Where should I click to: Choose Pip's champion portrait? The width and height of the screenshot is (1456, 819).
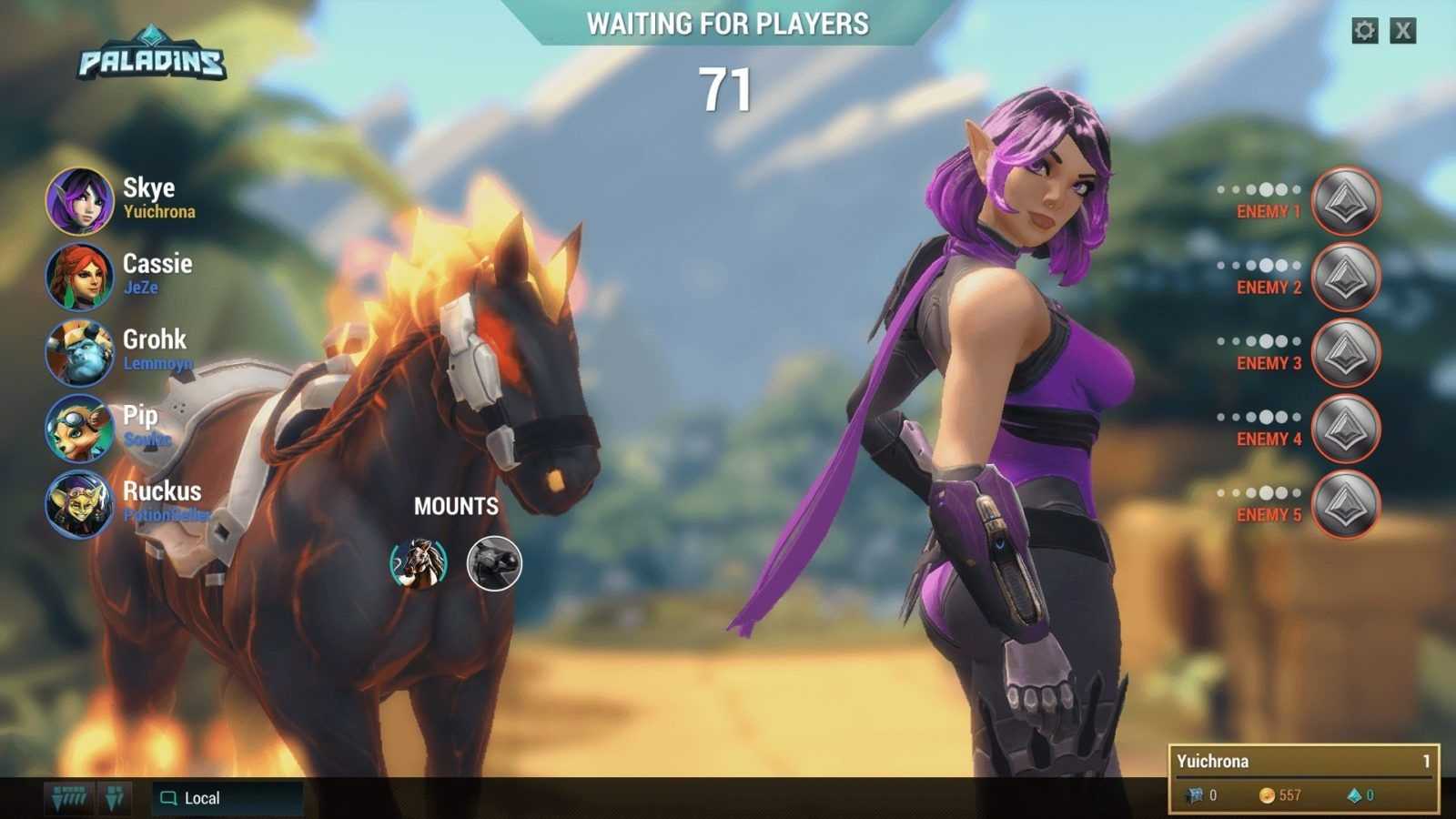click(80, 428)
